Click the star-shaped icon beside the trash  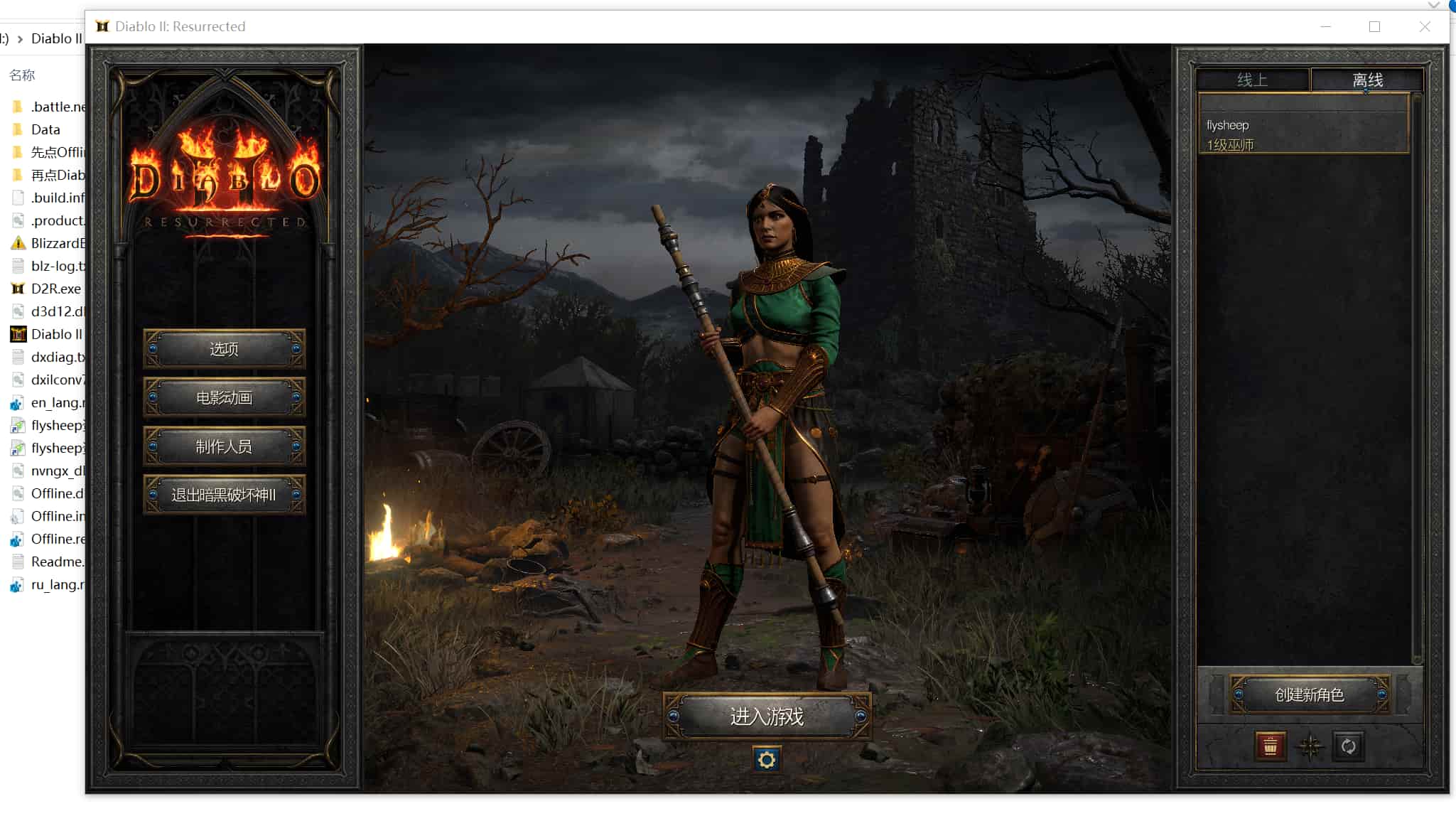[x=1310, y=746]
